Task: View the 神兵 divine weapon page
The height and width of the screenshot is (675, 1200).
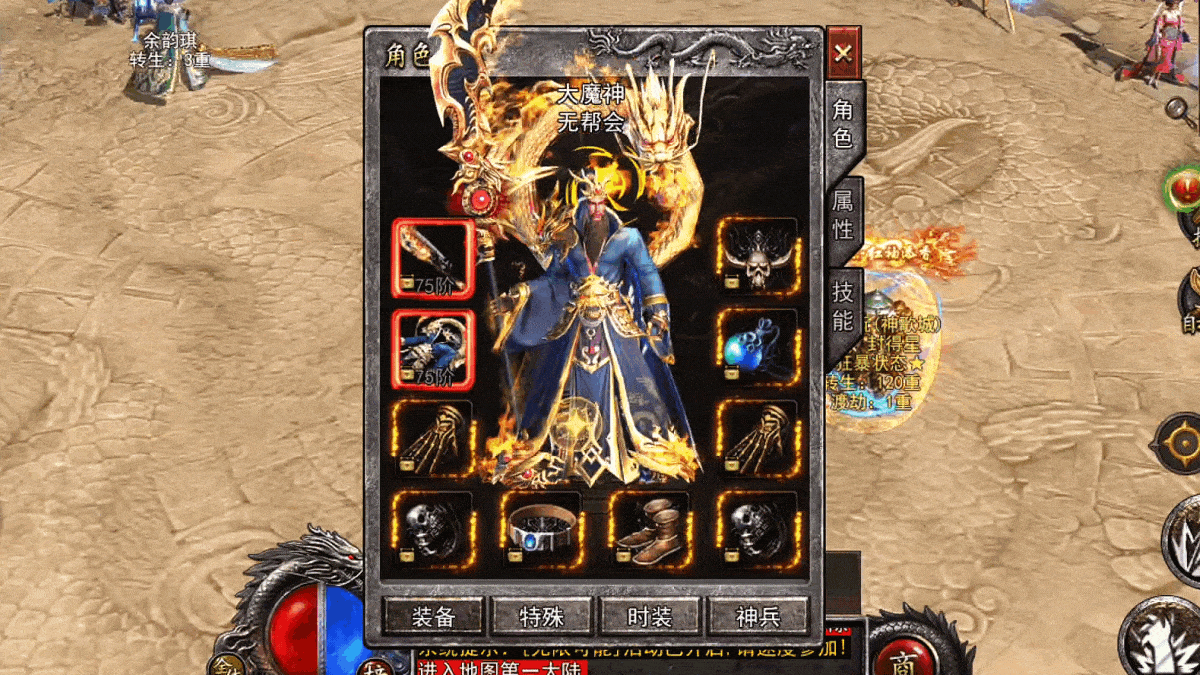Action: [758, 616]
